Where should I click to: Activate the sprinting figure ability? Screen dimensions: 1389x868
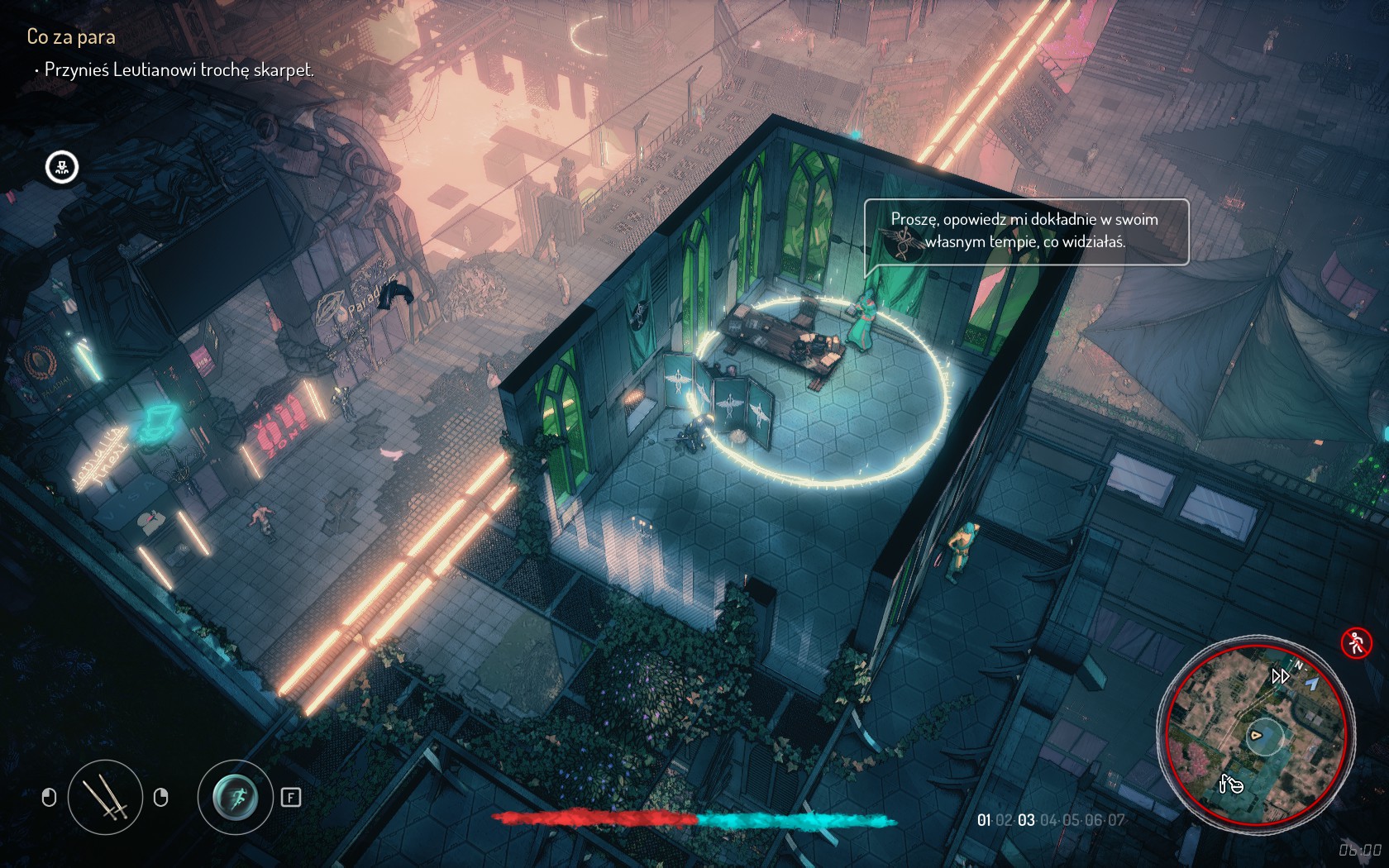[236, 797]
